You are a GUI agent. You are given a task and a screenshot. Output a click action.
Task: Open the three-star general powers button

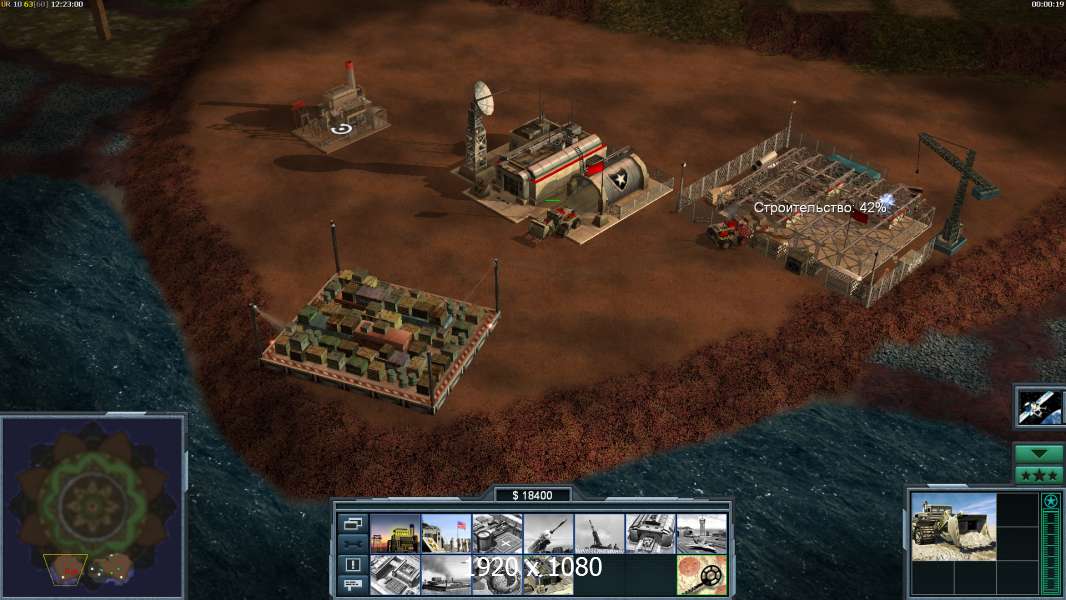pyautogui.click(x=1039, y=475)
